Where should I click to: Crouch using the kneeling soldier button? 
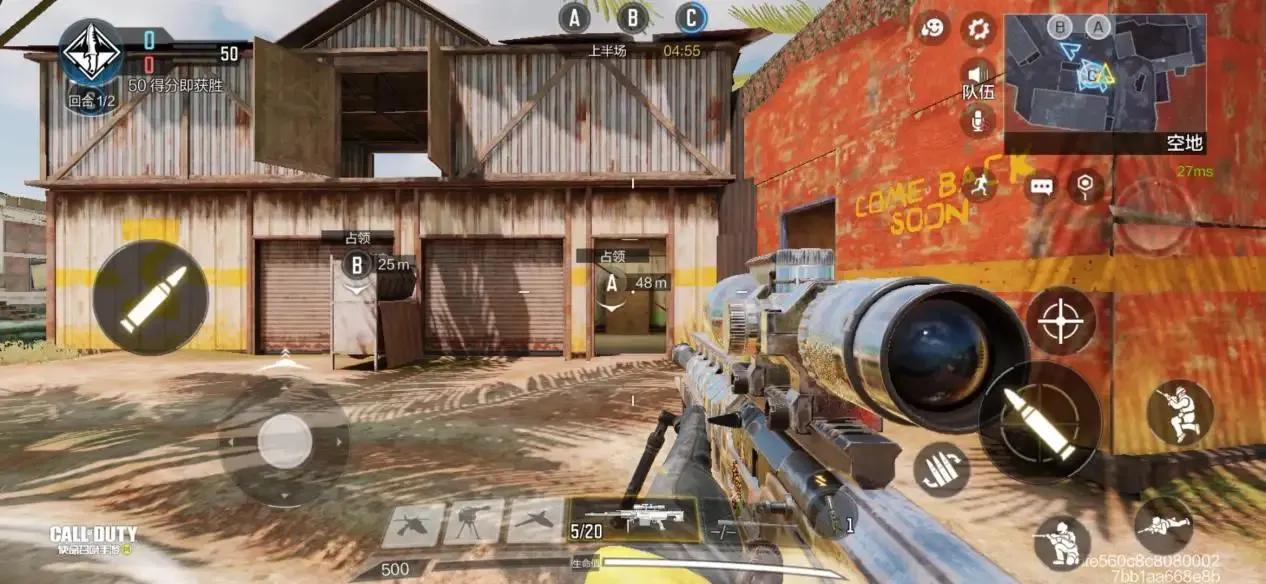point(1062,542)
